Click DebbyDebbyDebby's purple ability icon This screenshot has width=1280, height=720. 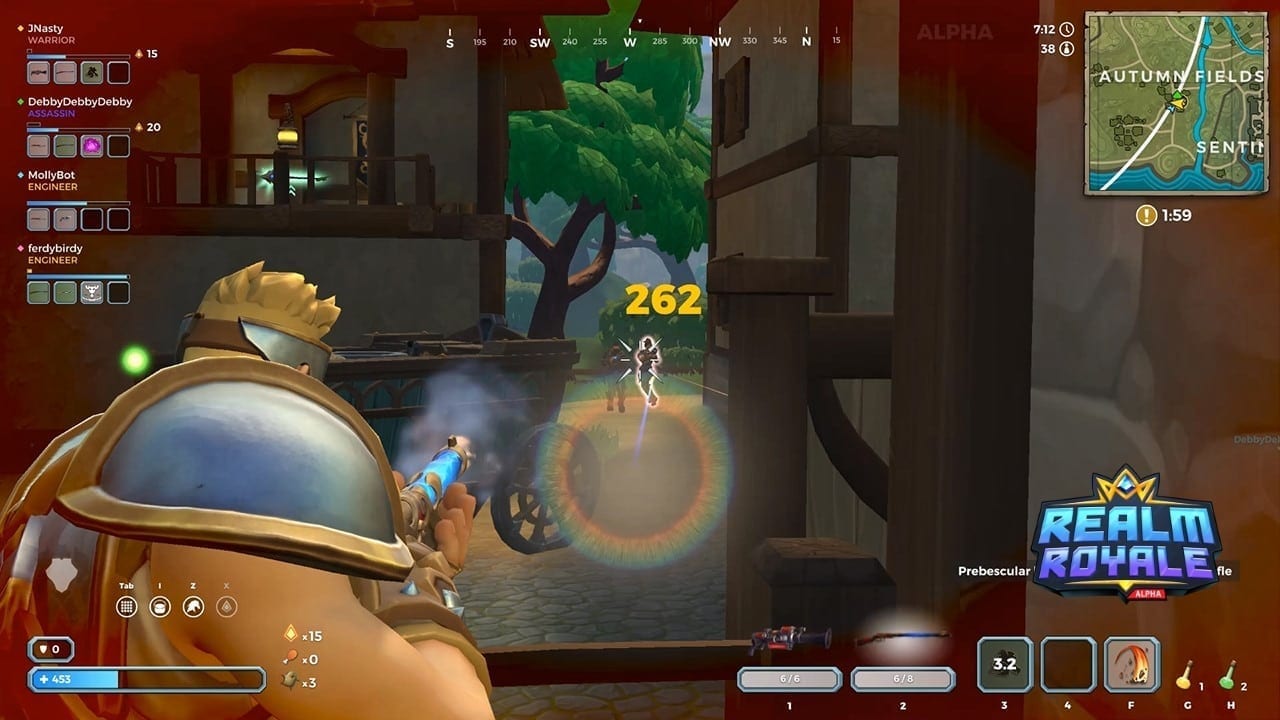92,146
